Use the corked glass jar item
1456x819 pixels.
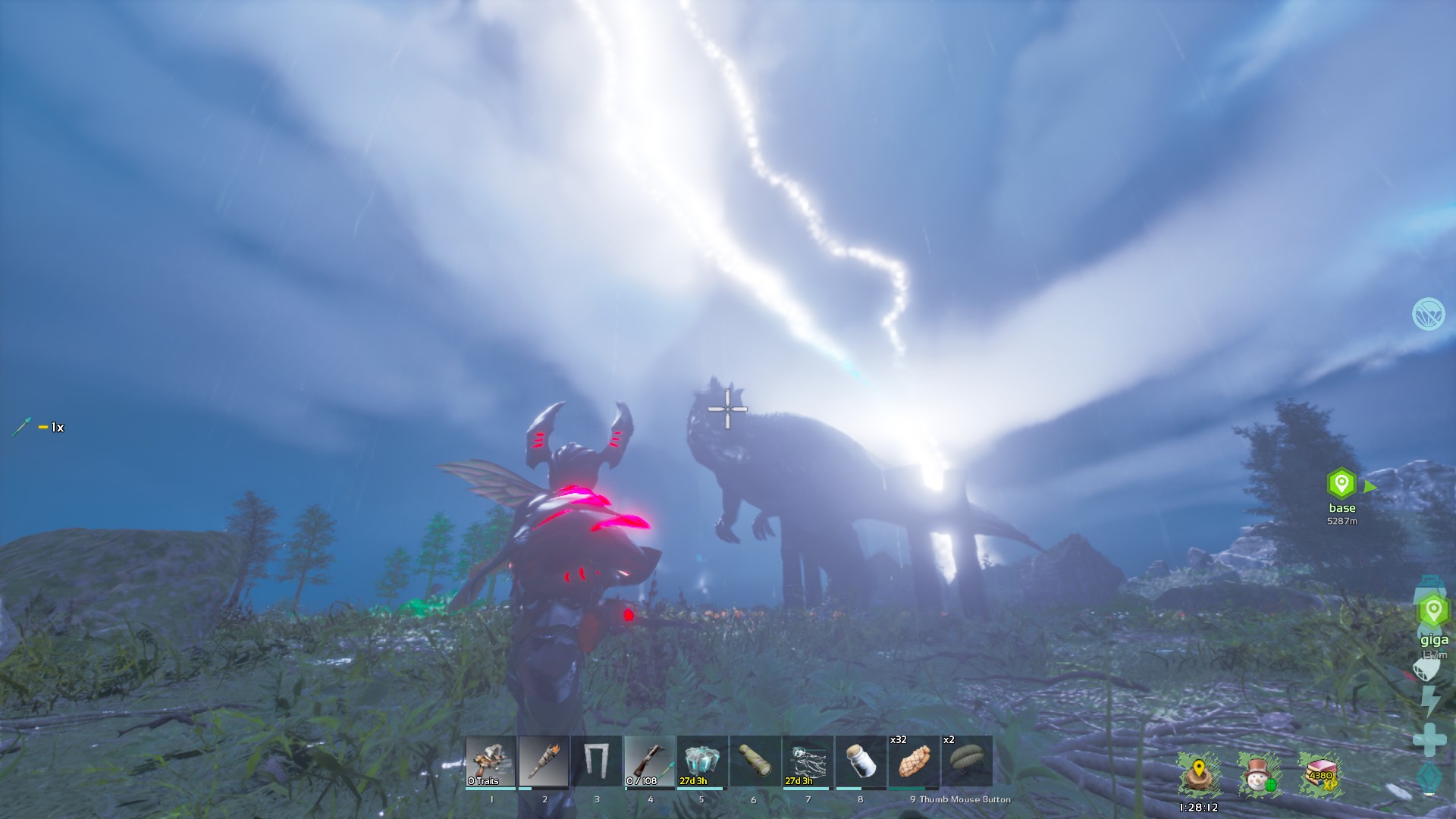pos(861,761)
